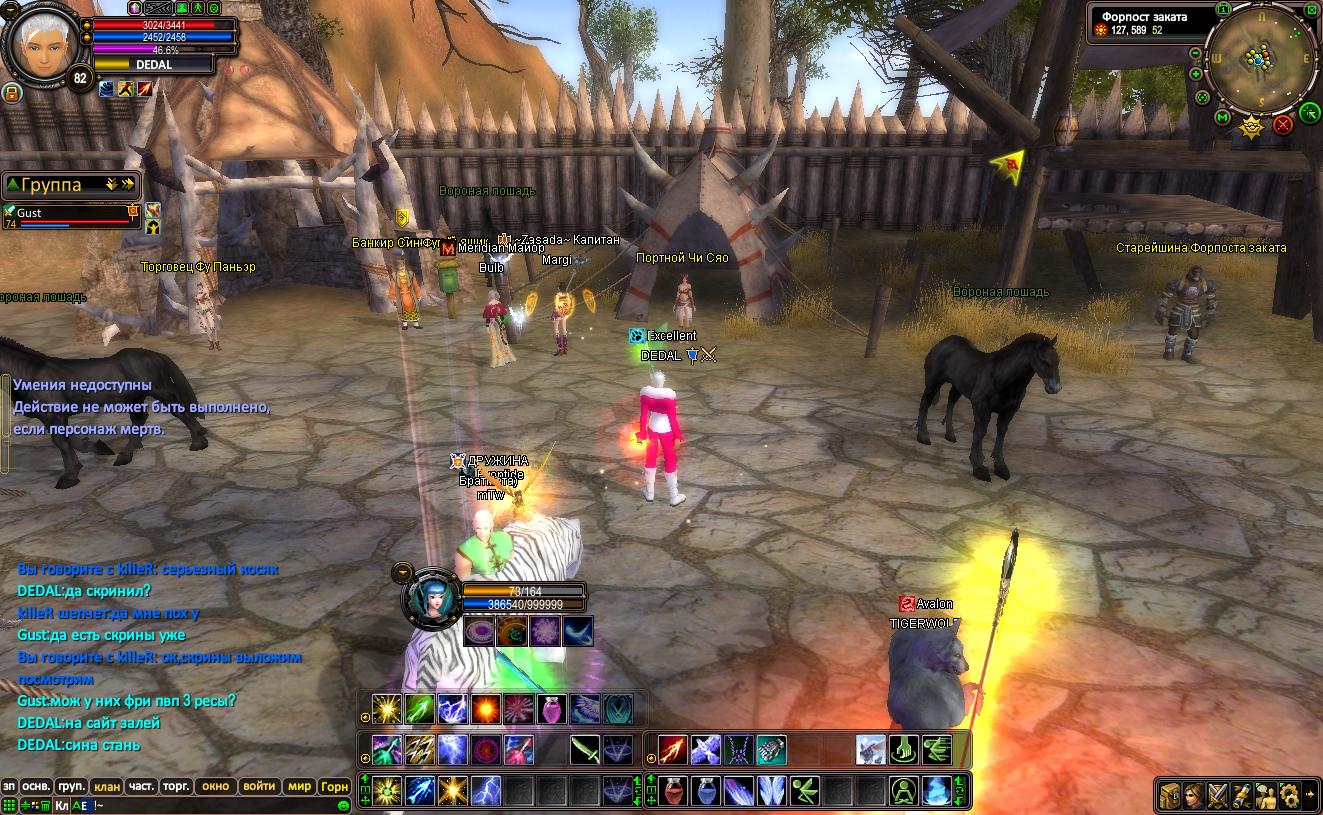Click the red crossed-swords button near the minimap
This screenshot has height=815, width=1323.
tap(1283, 125)
